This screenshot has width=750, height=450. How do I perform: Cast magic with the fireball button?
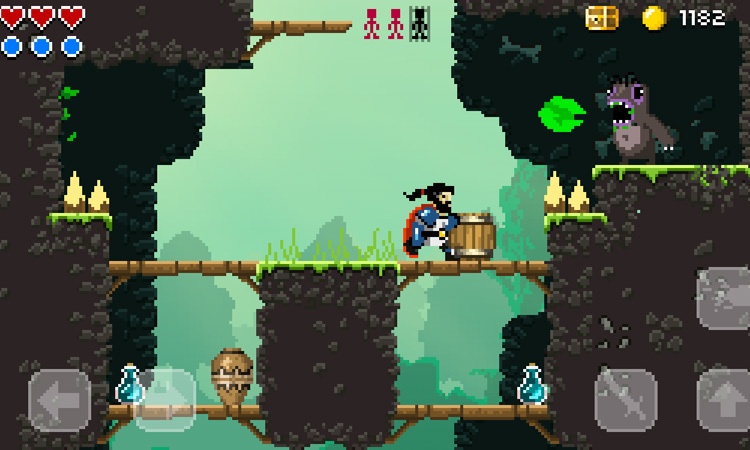coord(724,297)
